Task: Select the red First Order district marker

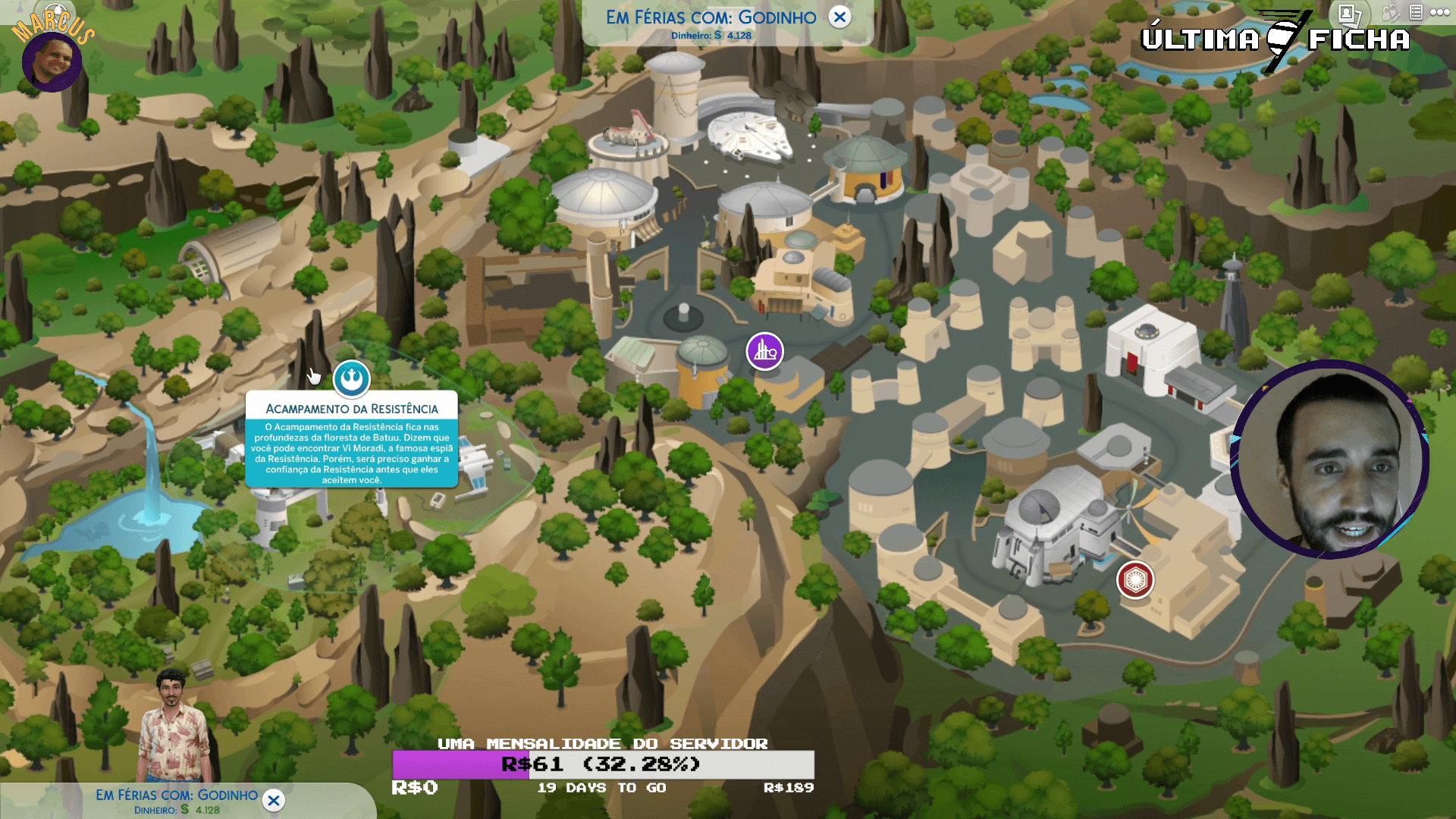Action: tap(1135, 580)
